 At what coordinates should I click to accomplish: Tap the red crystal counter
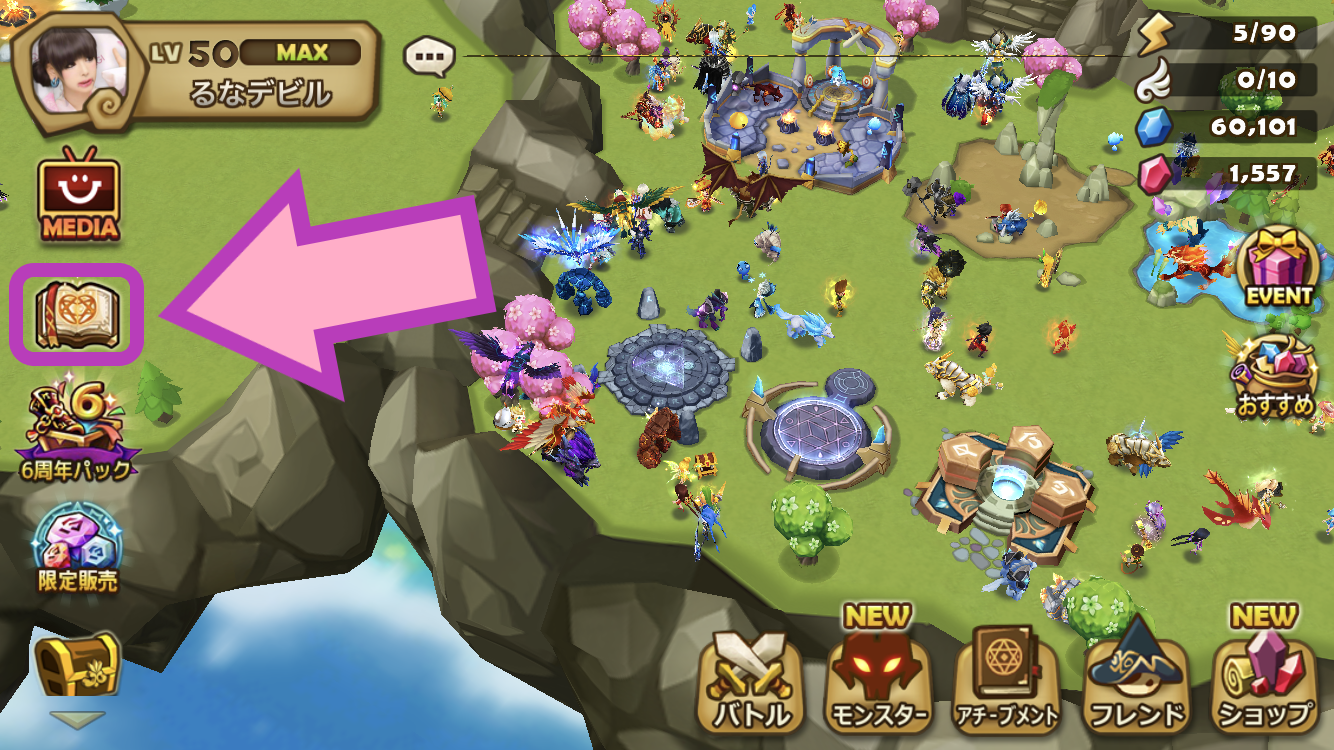1232,174
